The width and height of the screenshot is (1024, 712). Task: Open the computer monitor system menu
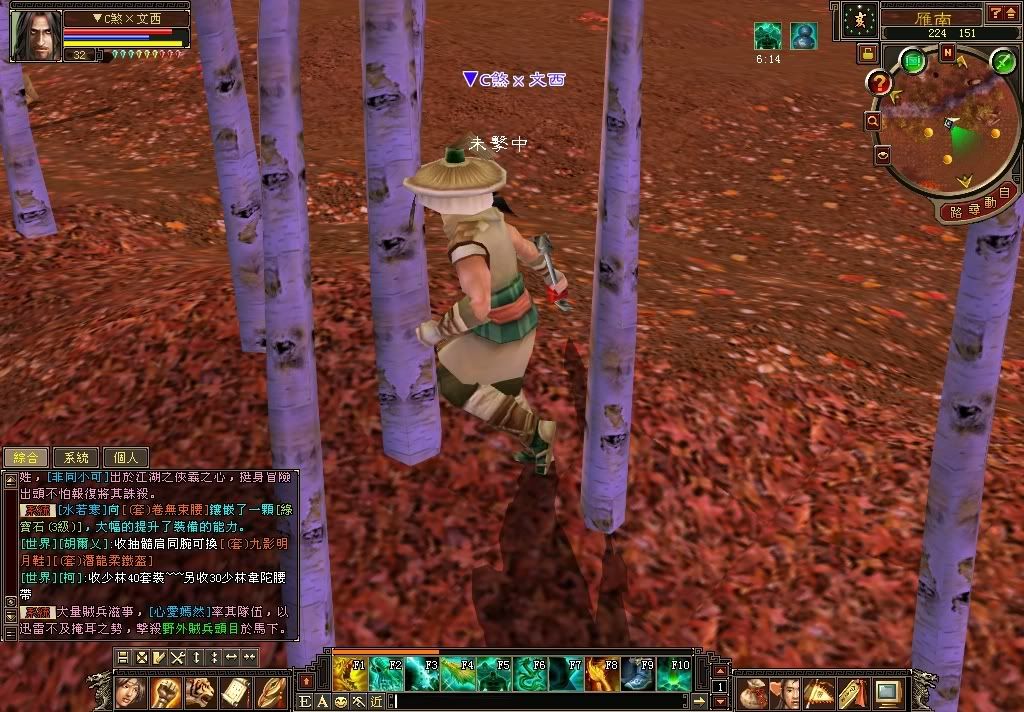(886, 691)
